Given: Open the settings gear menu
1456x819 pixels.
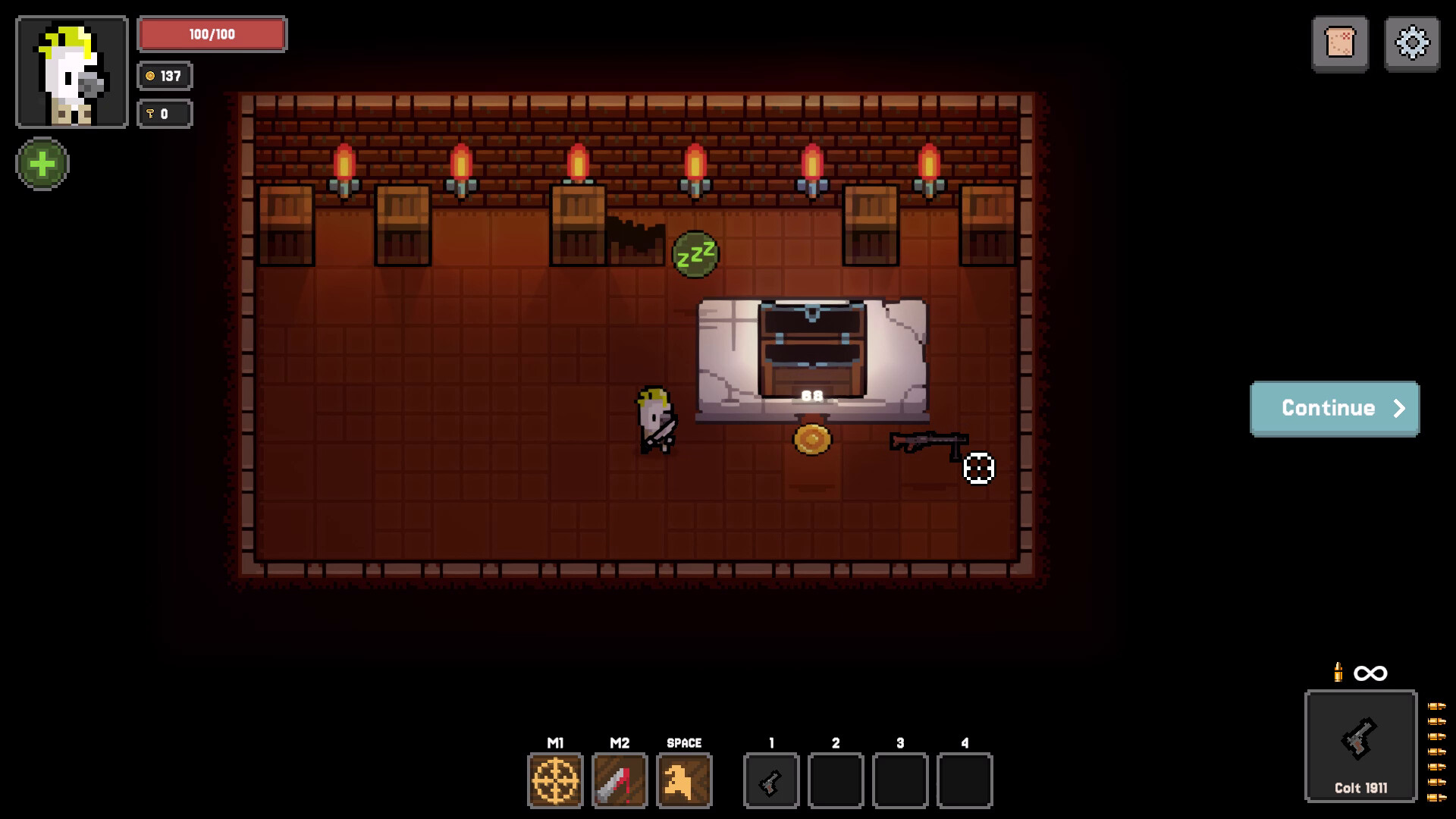Looking at the screenshot, I should click(x=1411, y=43).
